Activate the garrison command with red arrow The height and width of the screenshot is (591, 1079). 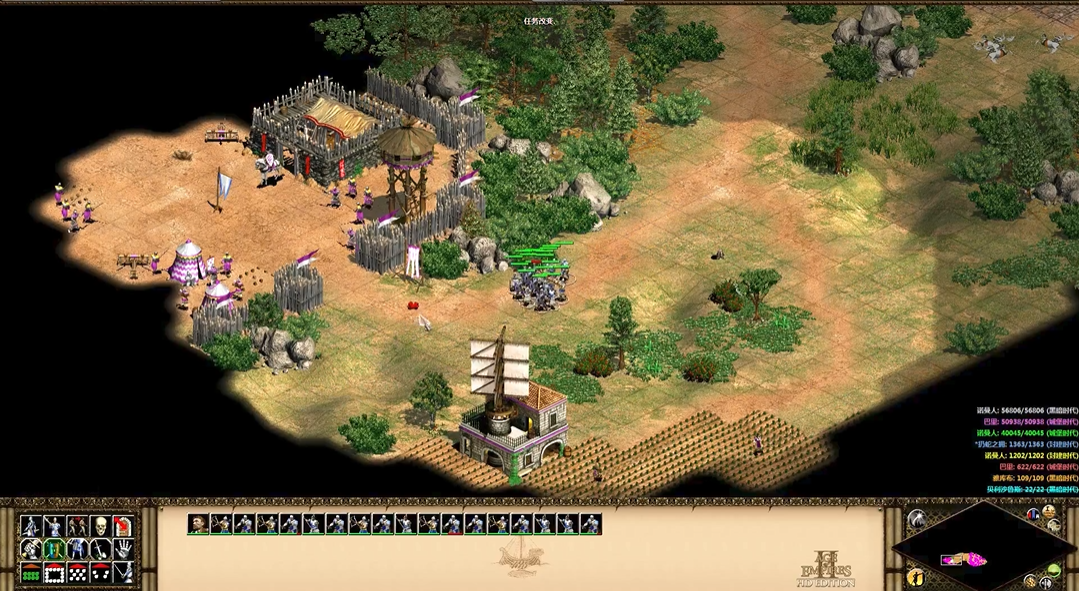123,526
